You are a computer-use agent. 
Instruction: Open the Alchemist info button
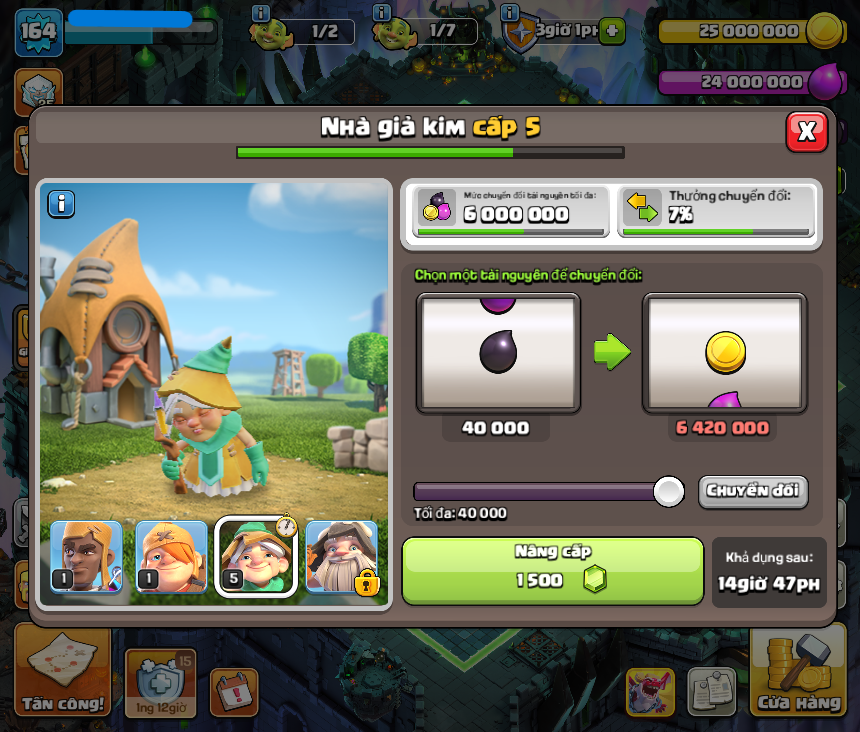point(62,204)
